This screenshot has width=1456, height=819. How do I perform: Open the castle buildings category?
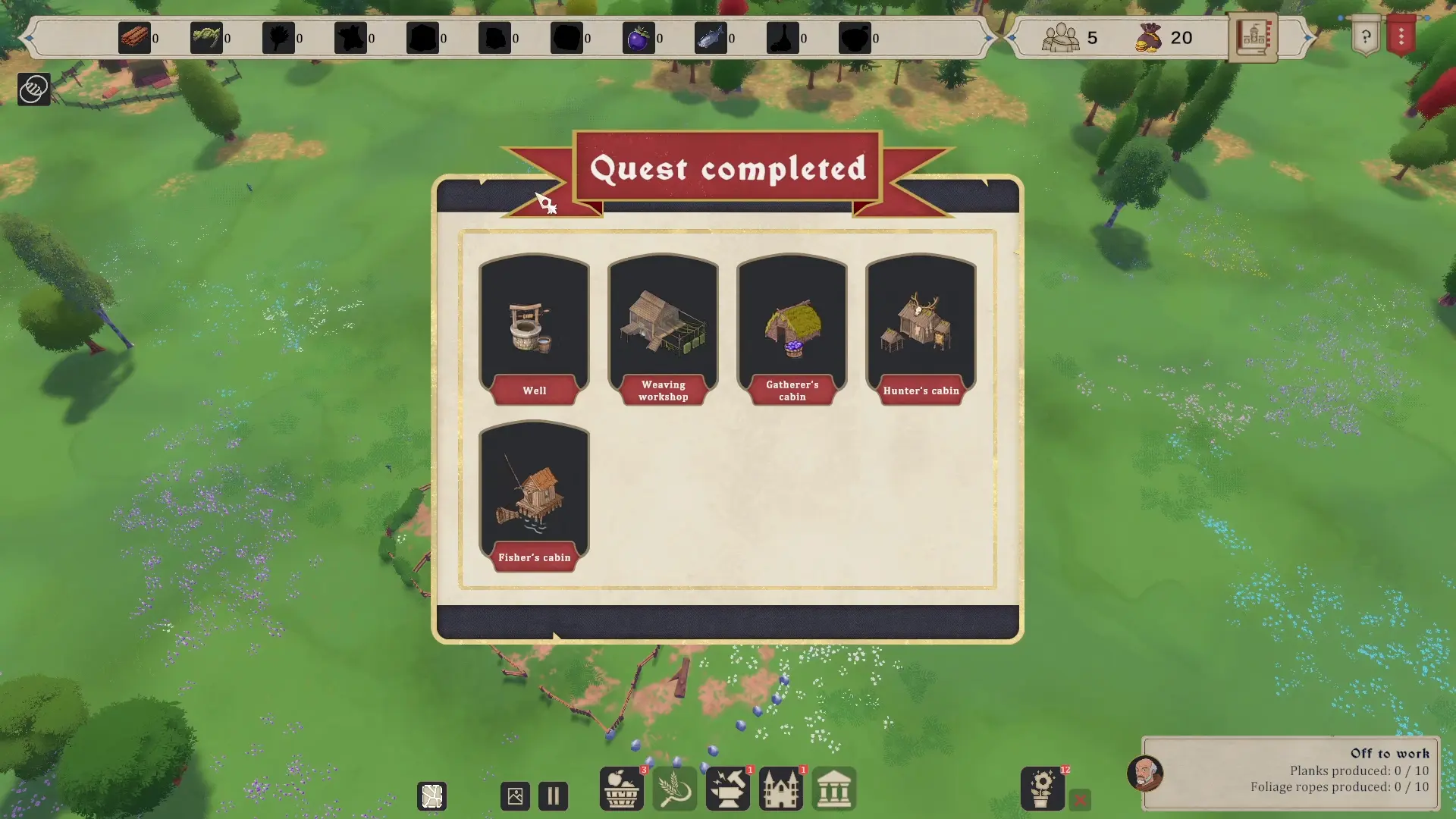click(x=780, y=789)
